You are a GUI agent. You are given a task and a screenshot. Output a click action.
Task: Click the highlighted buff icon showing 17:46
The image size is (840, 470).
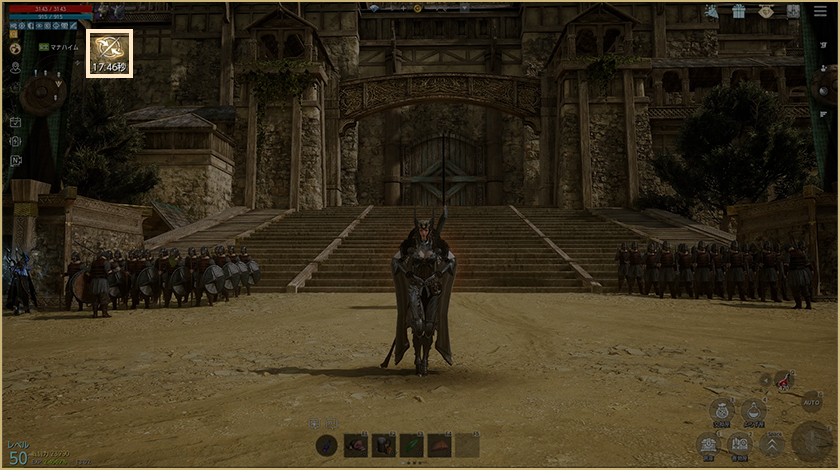[109, 52]
